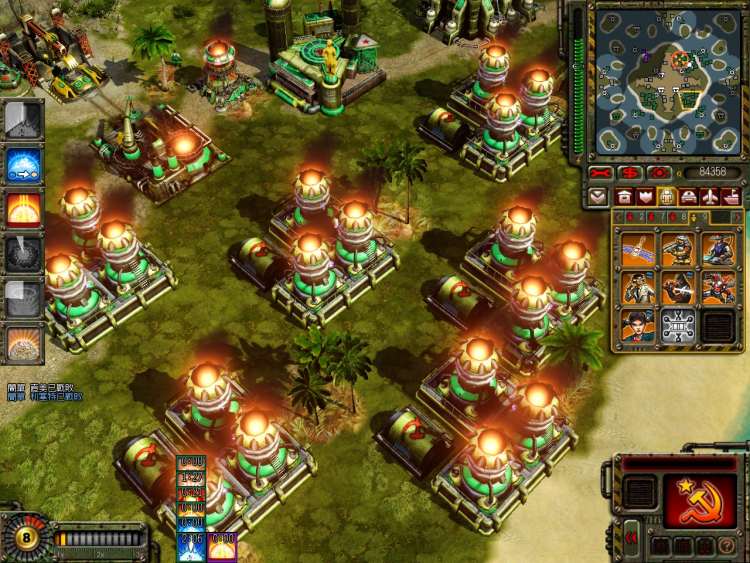Open help with the question mark button
This screenshot has height=563, width=750.
pos(727,546)
